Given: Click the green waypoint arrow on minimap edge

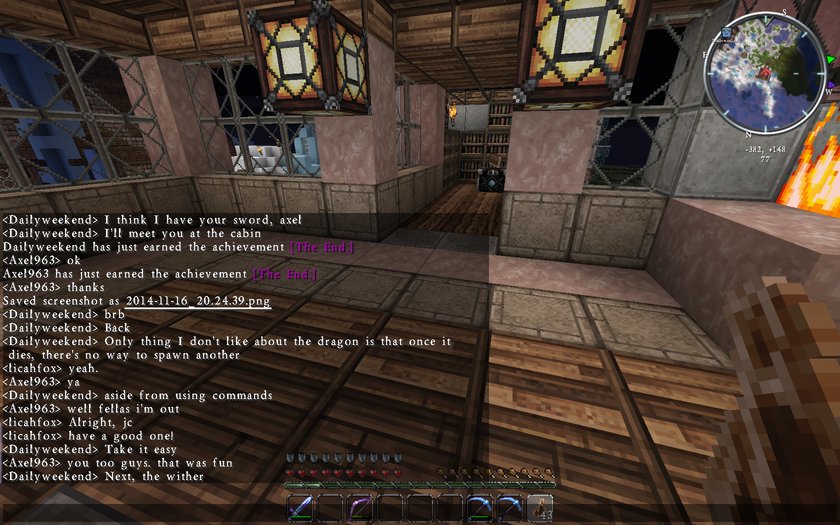Looking at the screenshot, I should pos(831,59).
